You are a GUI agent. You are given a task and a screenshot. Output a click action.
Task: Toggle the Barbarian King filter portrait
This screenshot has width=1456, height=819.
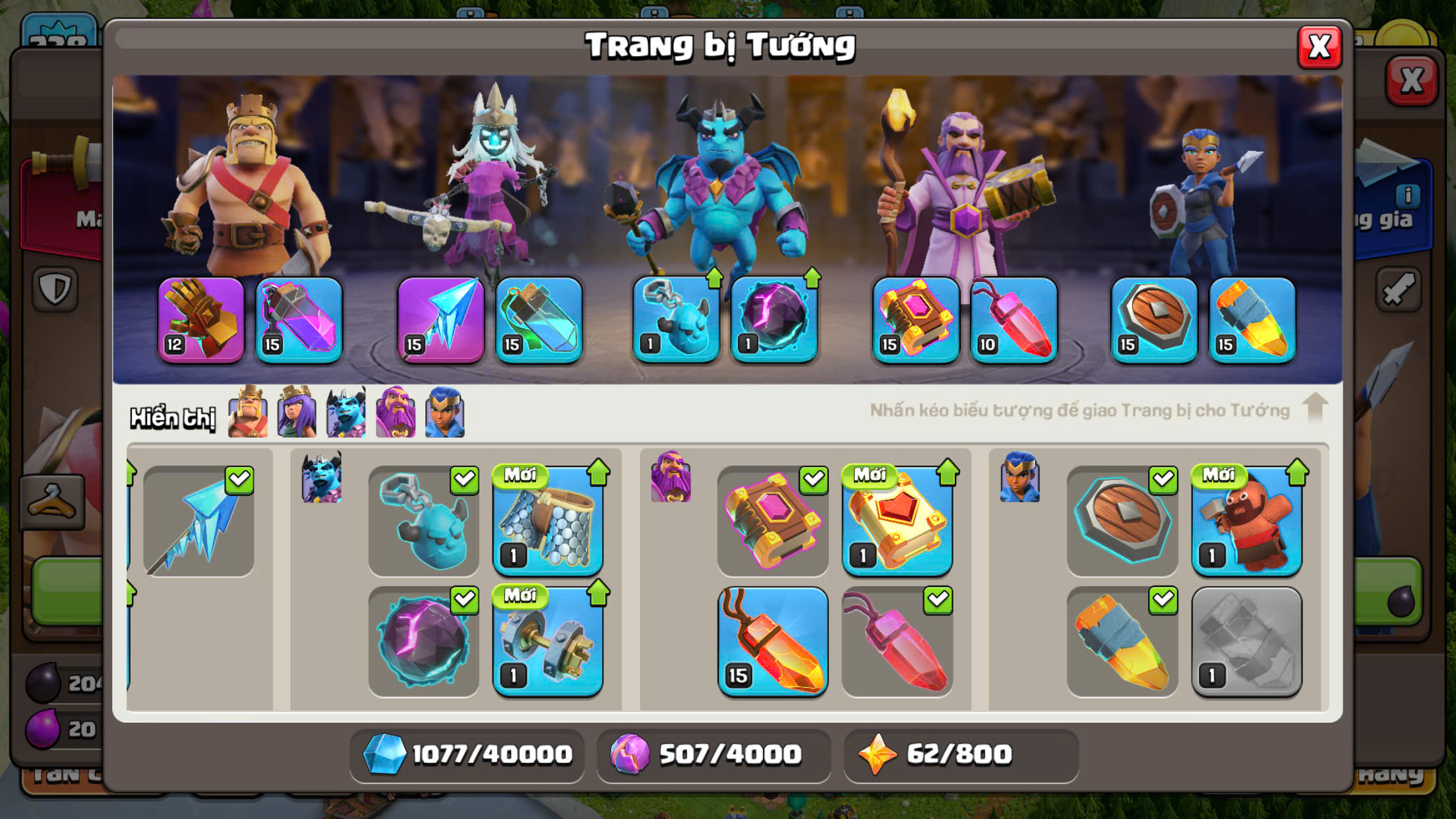point(248,413)
